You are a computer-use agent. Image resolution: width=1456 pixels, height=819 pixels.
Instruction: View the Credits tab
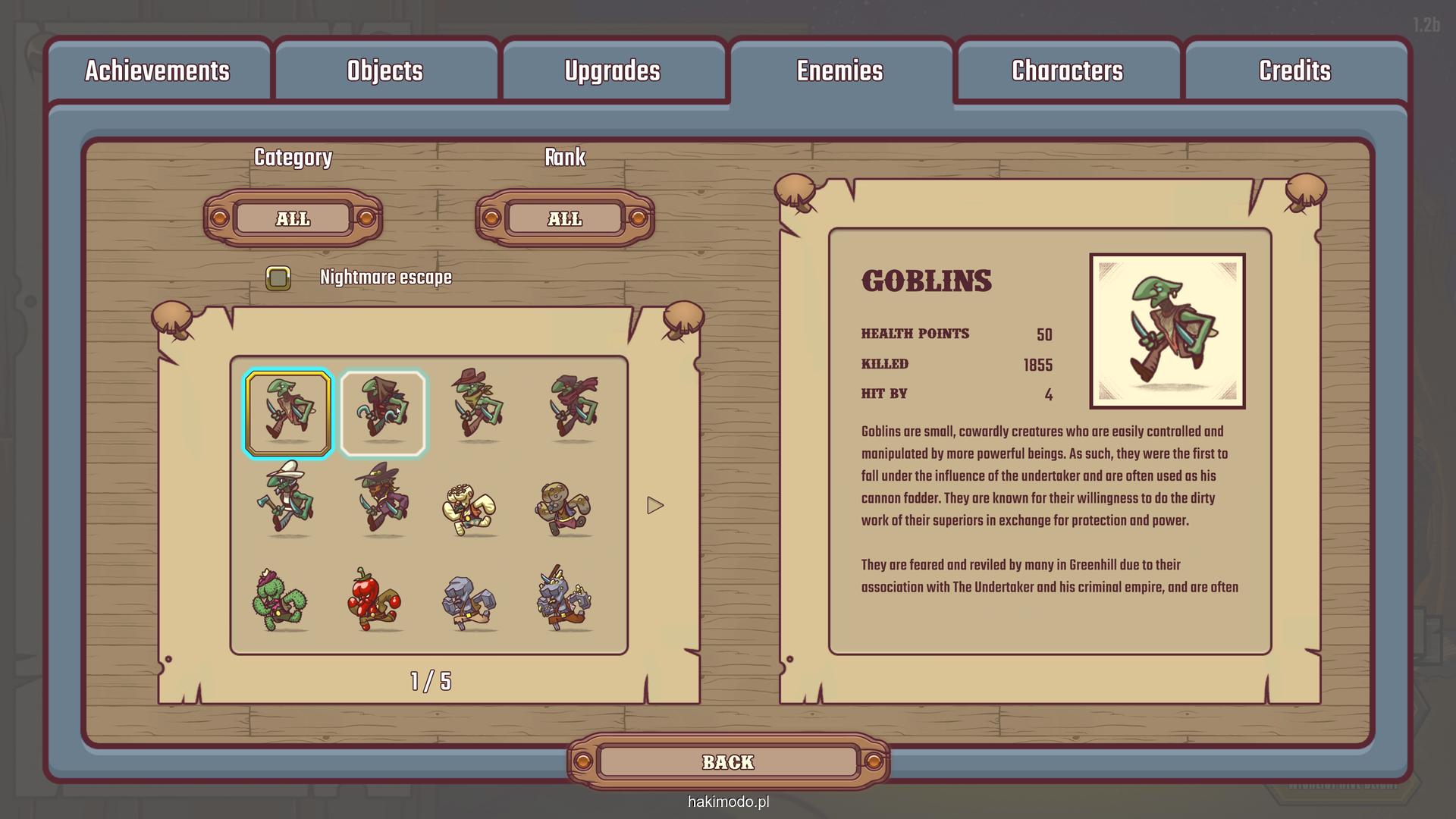click(x=1294, y=71)
